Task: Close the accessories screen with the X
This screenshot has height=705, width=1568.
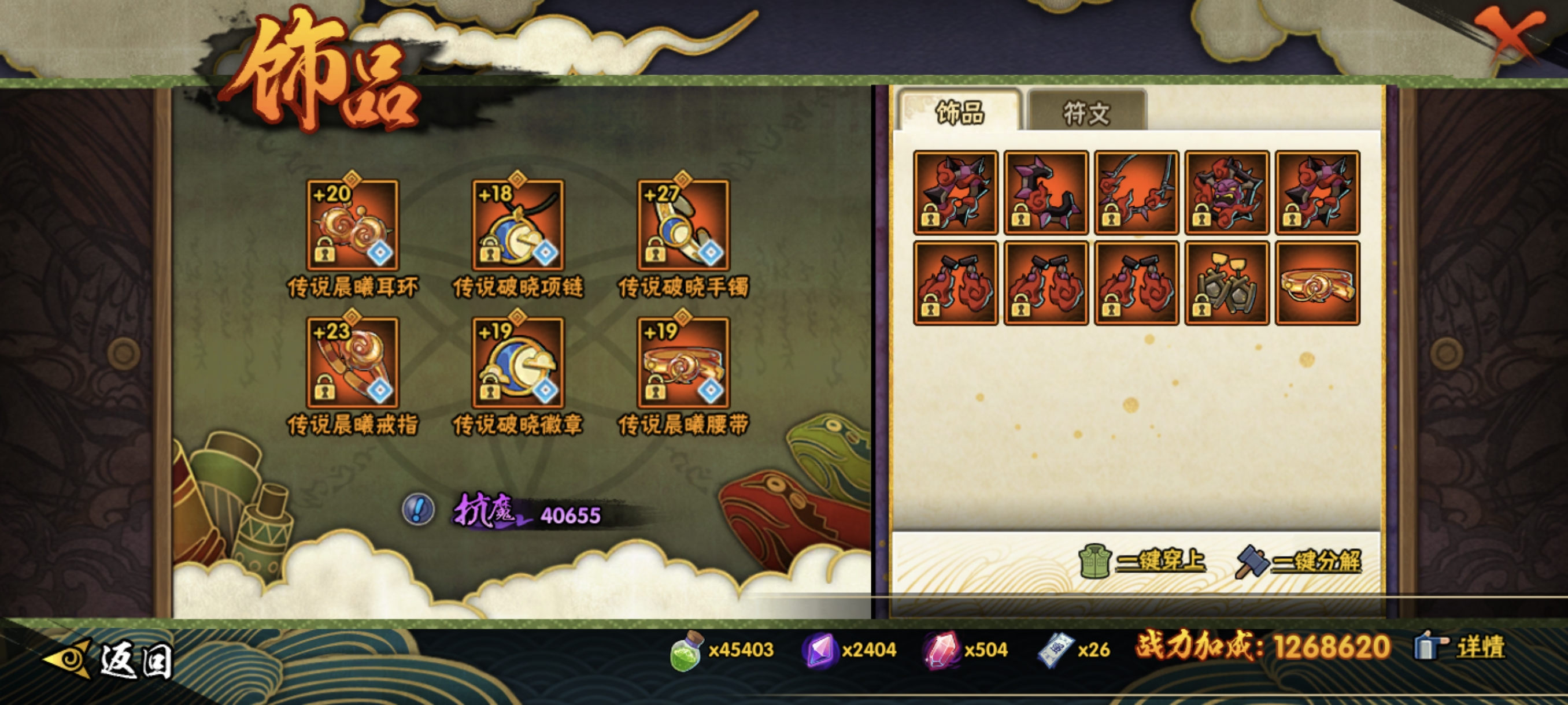Action: click(x=1508, y=38)
